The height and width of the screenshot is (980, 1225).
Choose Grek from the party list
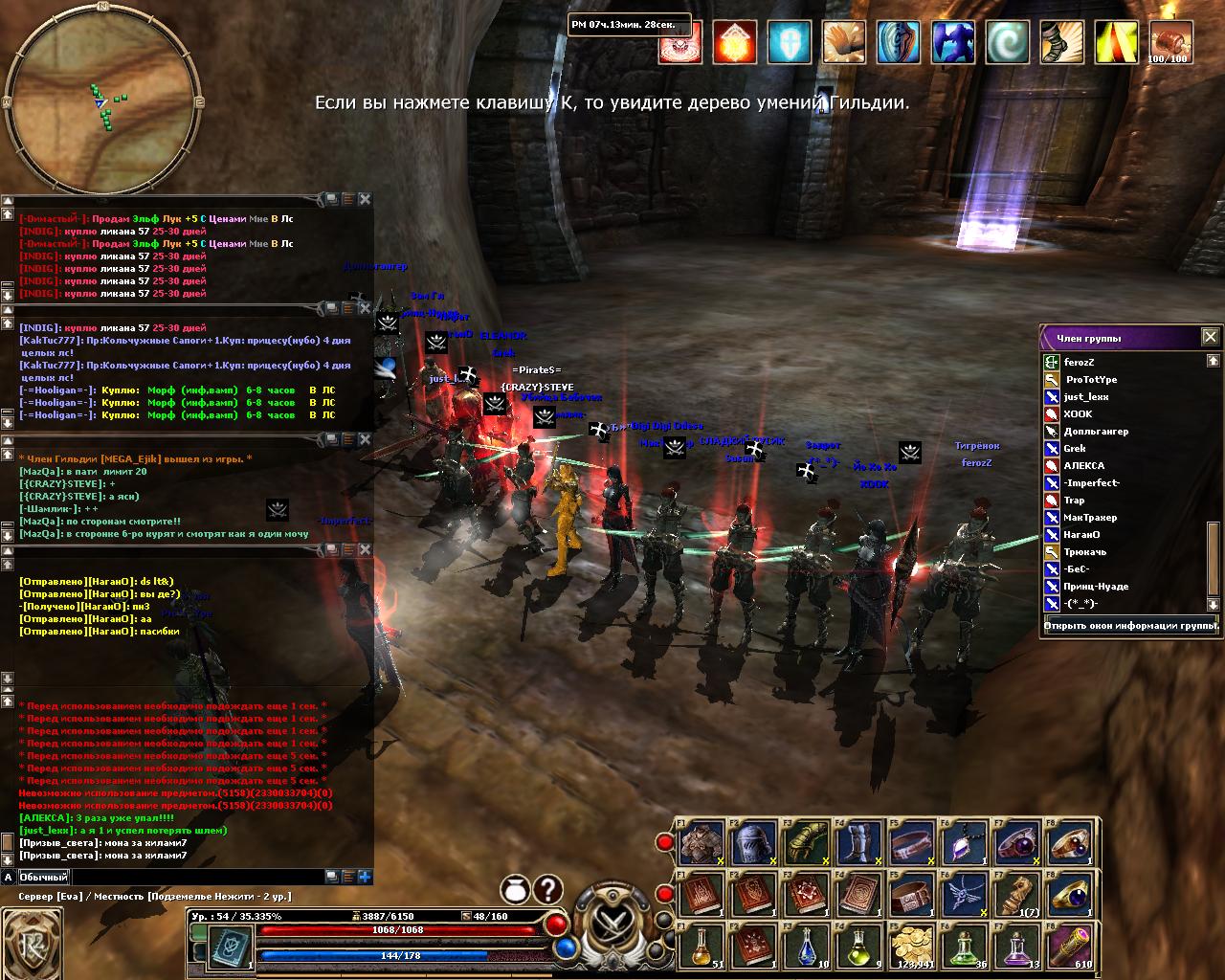1075,449
